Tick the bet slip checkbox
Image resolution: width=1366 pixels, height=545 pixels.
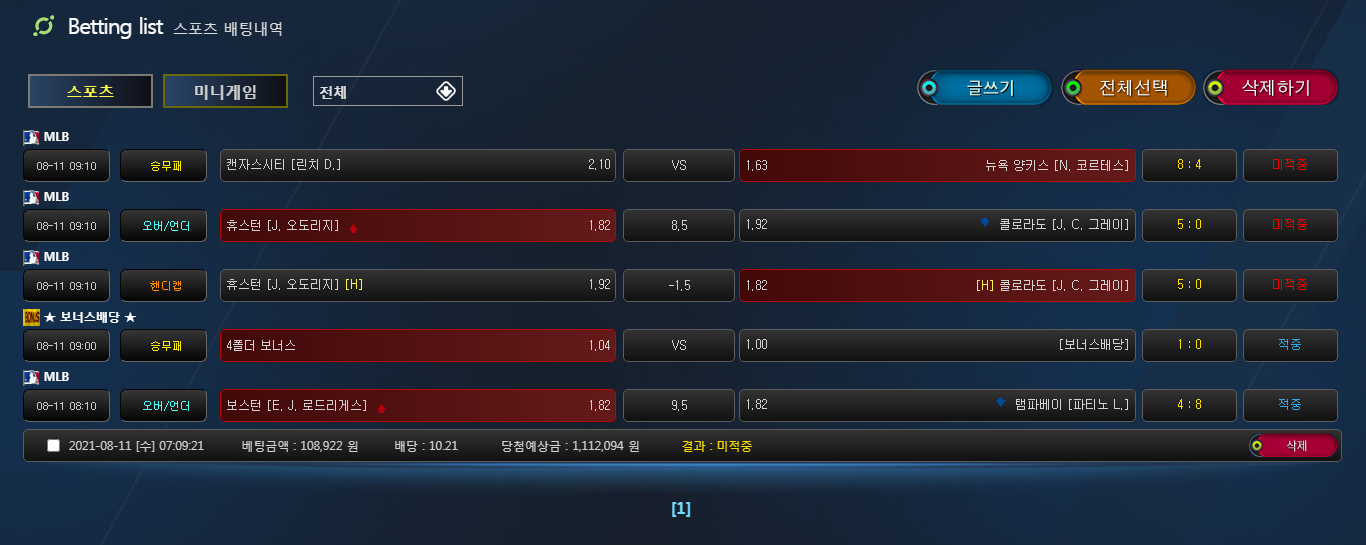(x=54, y=446)
